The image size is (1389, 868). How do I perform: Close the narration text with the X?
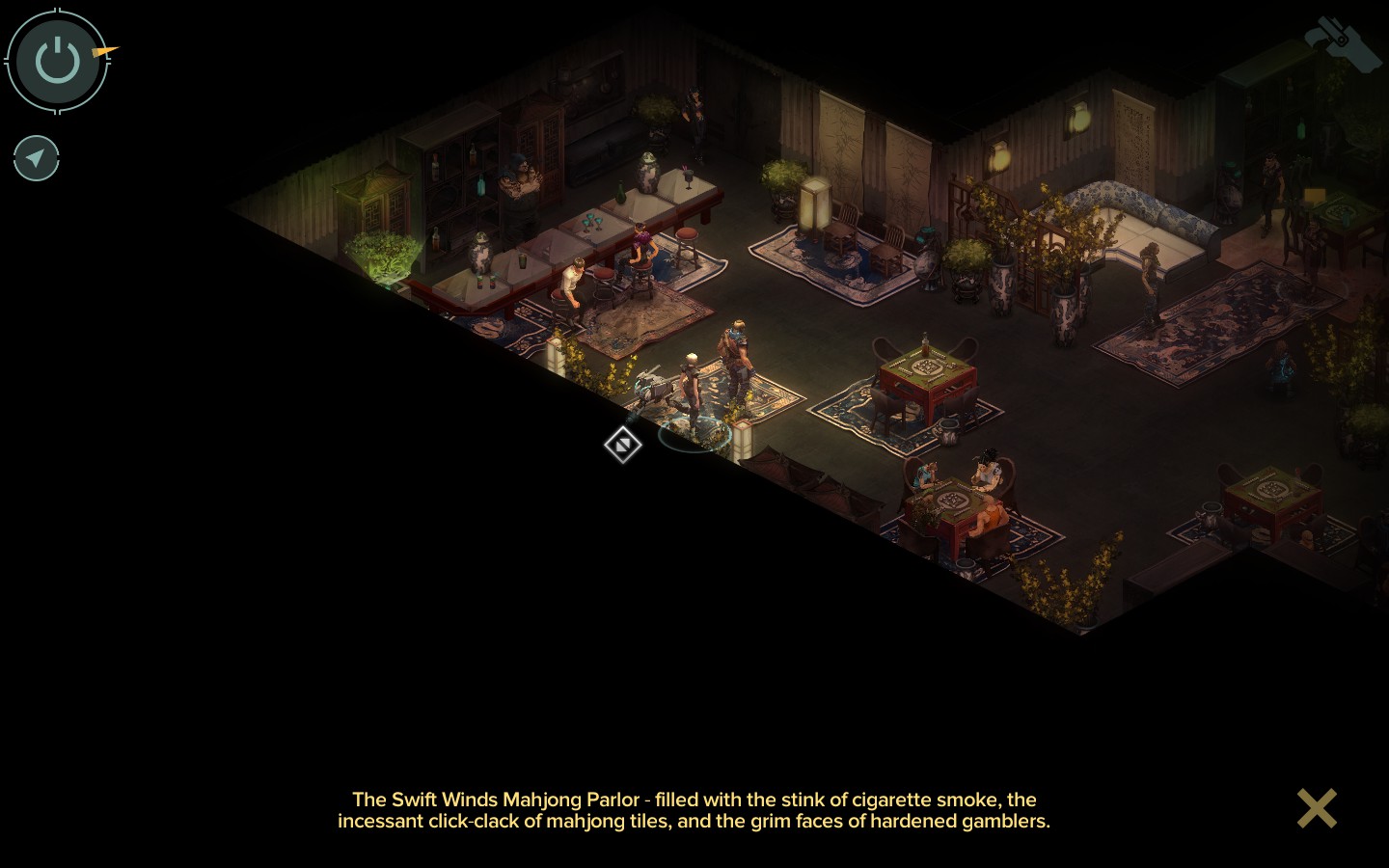pos(1317,808)
